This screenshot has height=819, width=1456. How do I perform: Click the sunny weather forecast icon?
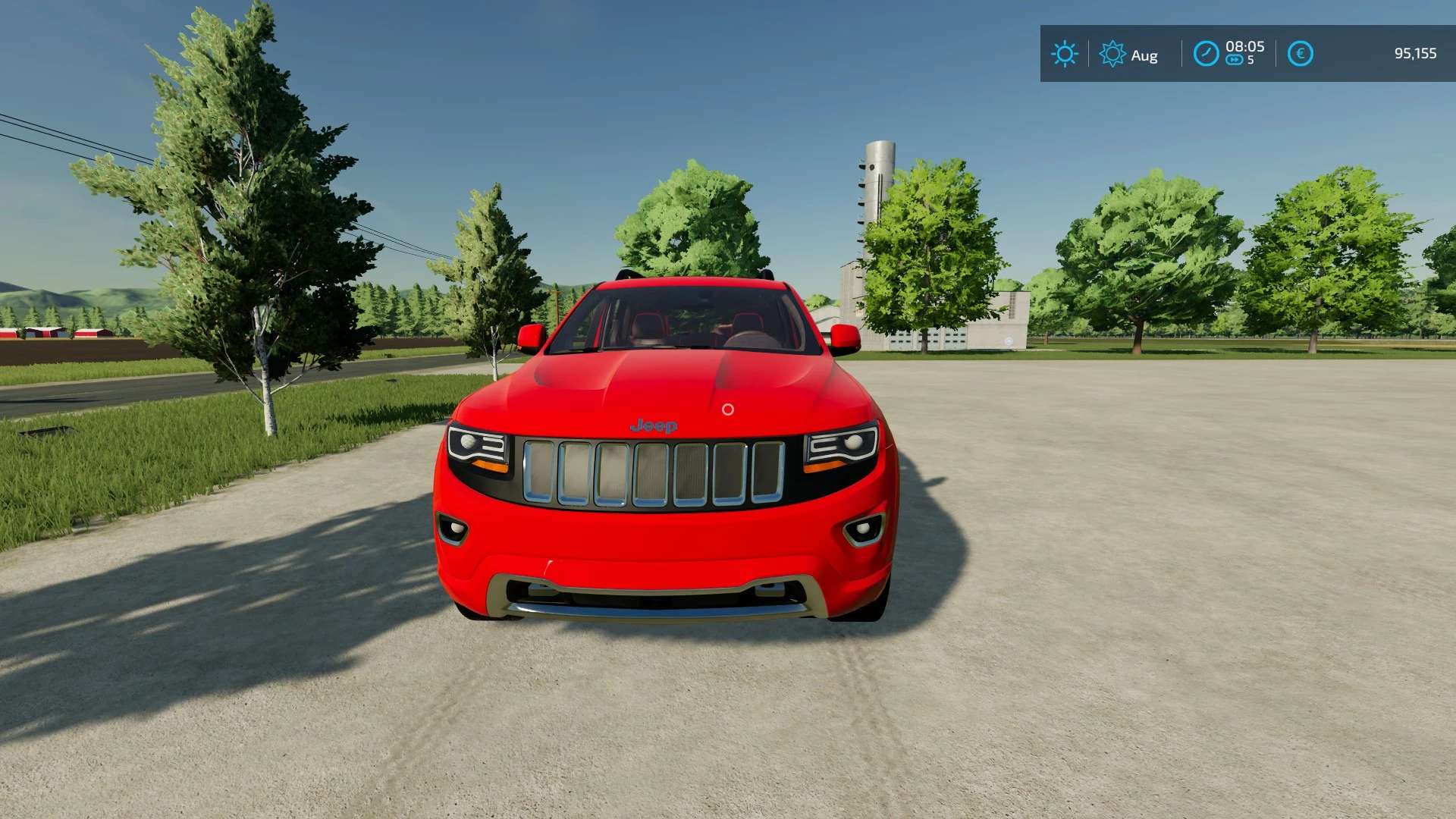click(x=1064, y=54)
